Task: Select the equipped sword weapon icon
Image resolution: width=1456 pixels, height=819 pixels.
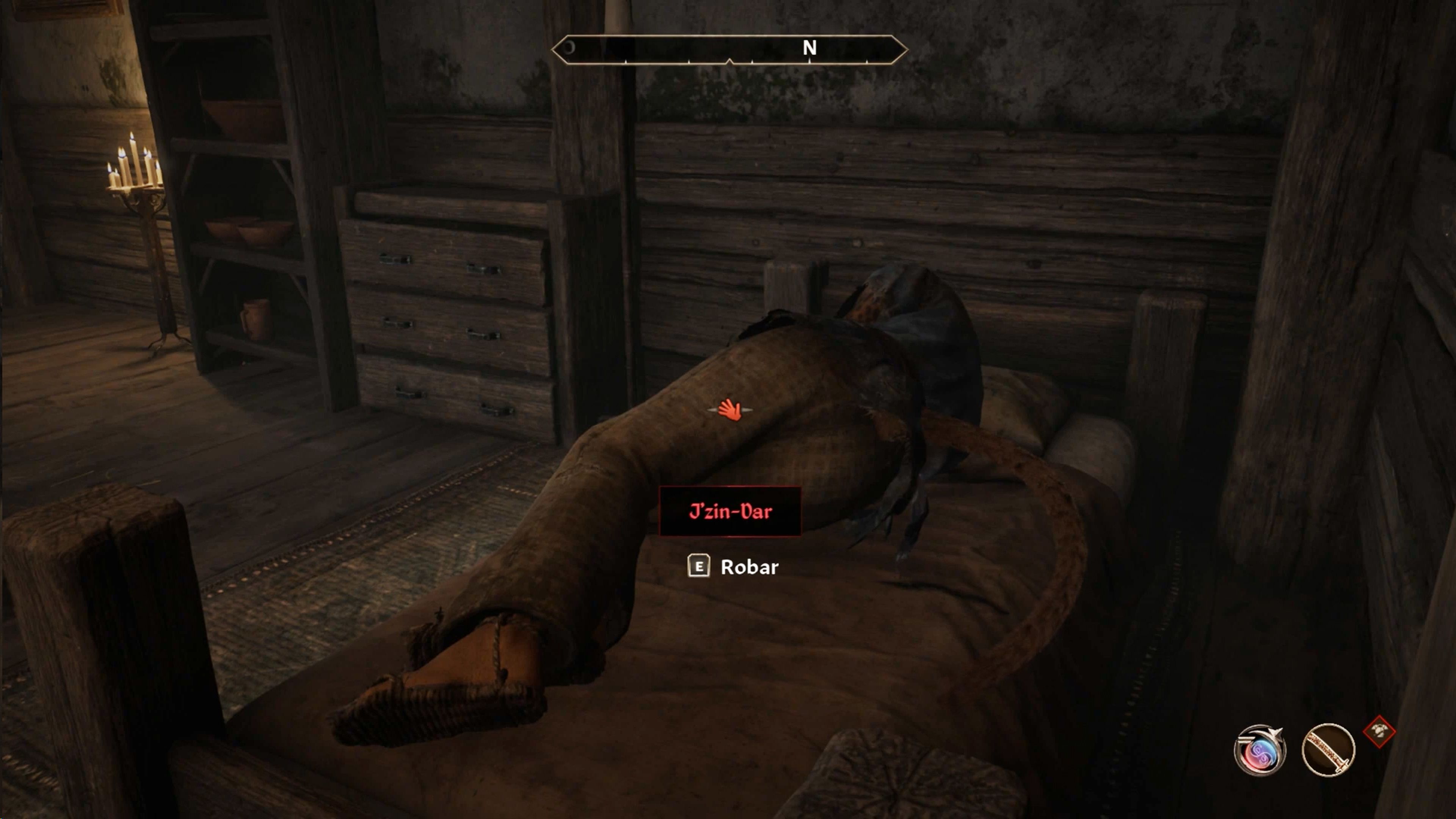Action: point(1328,751)
